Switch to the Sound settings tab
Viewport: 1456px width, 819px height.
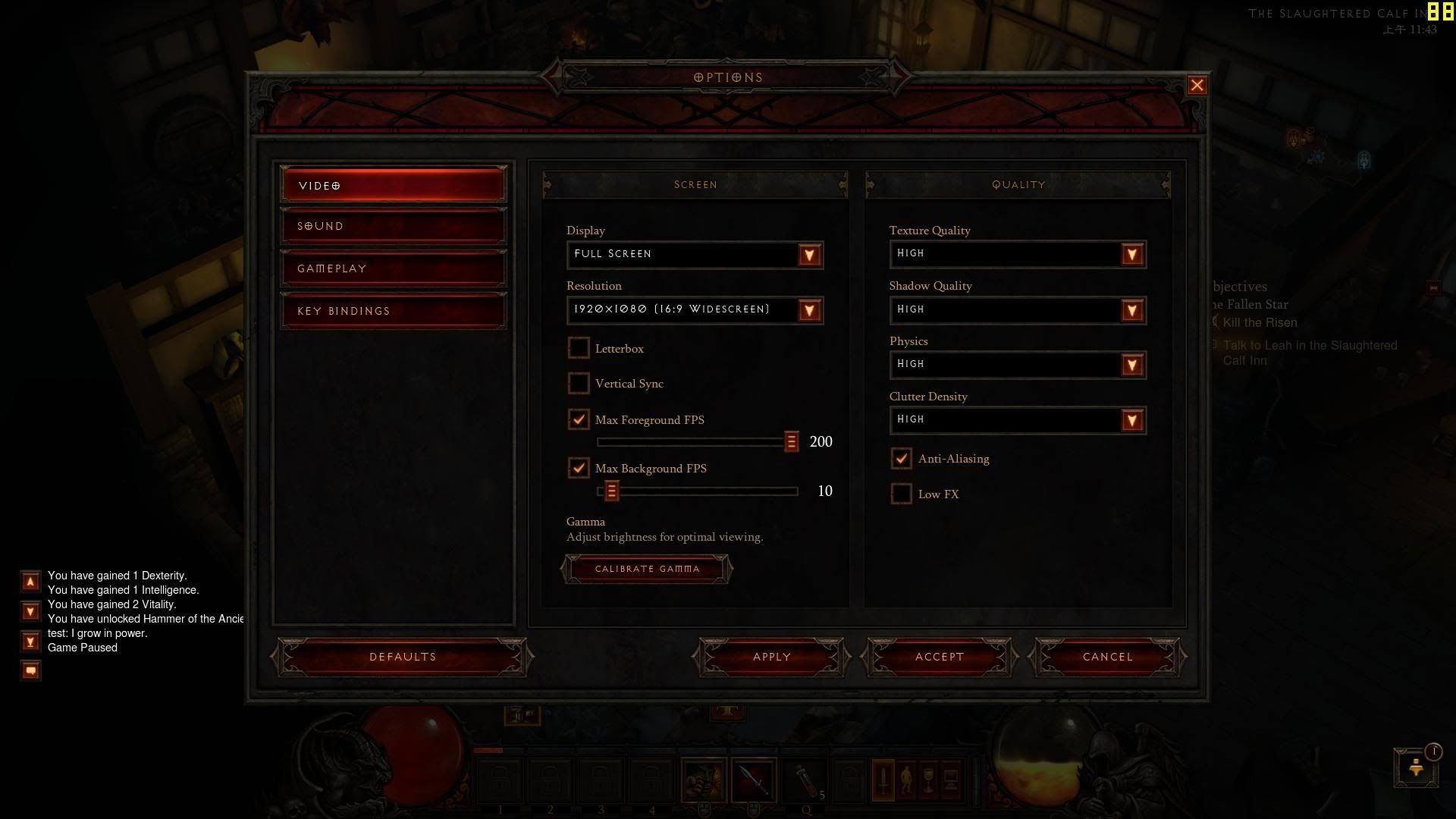393,226
